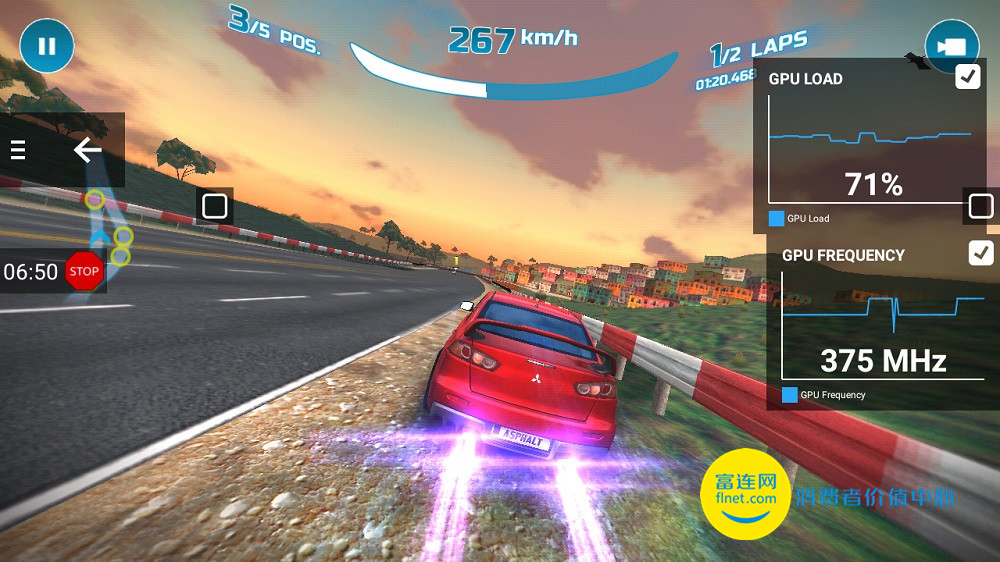
Task: Click the square button next to the back-arrow panel
Action: [x=214, y=206]
